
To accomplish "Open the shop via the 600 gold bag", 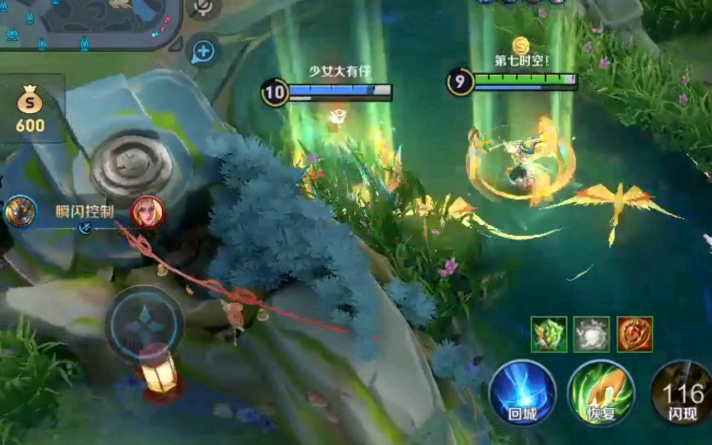I will pos(30,109).
